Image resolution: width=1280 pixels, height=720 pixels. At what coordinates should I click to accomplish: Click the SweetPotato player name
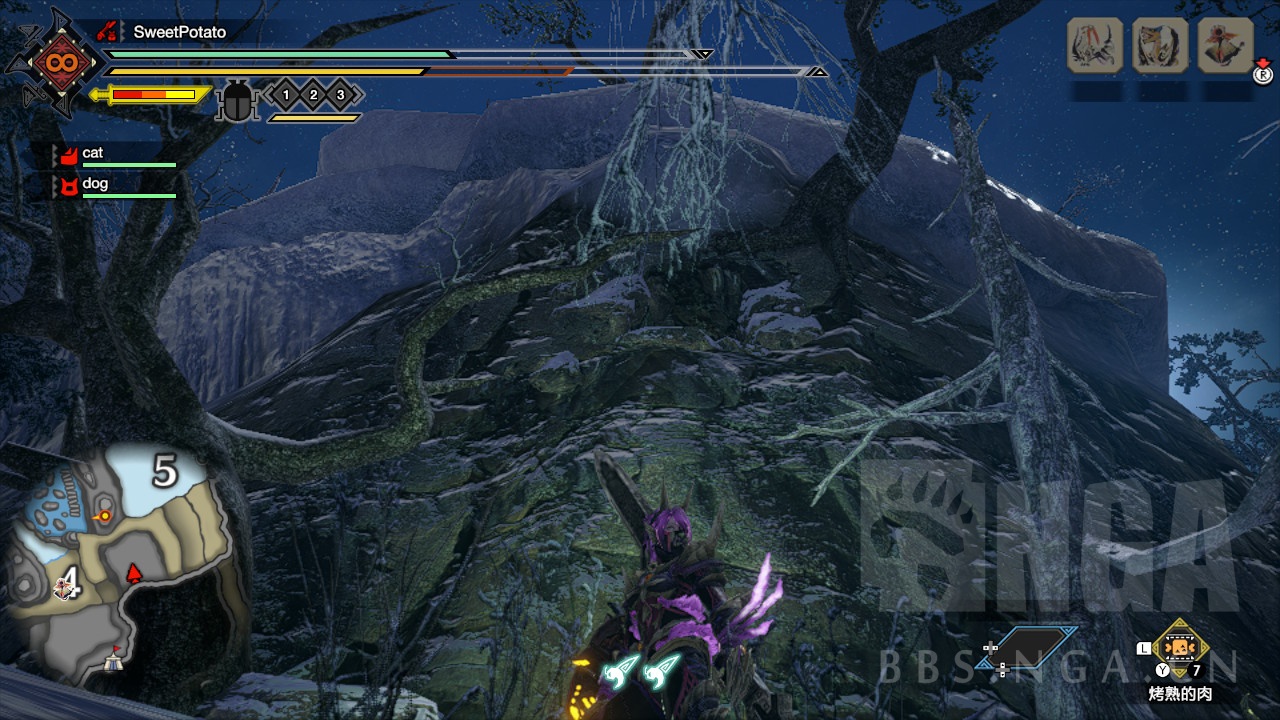(179, 32)
